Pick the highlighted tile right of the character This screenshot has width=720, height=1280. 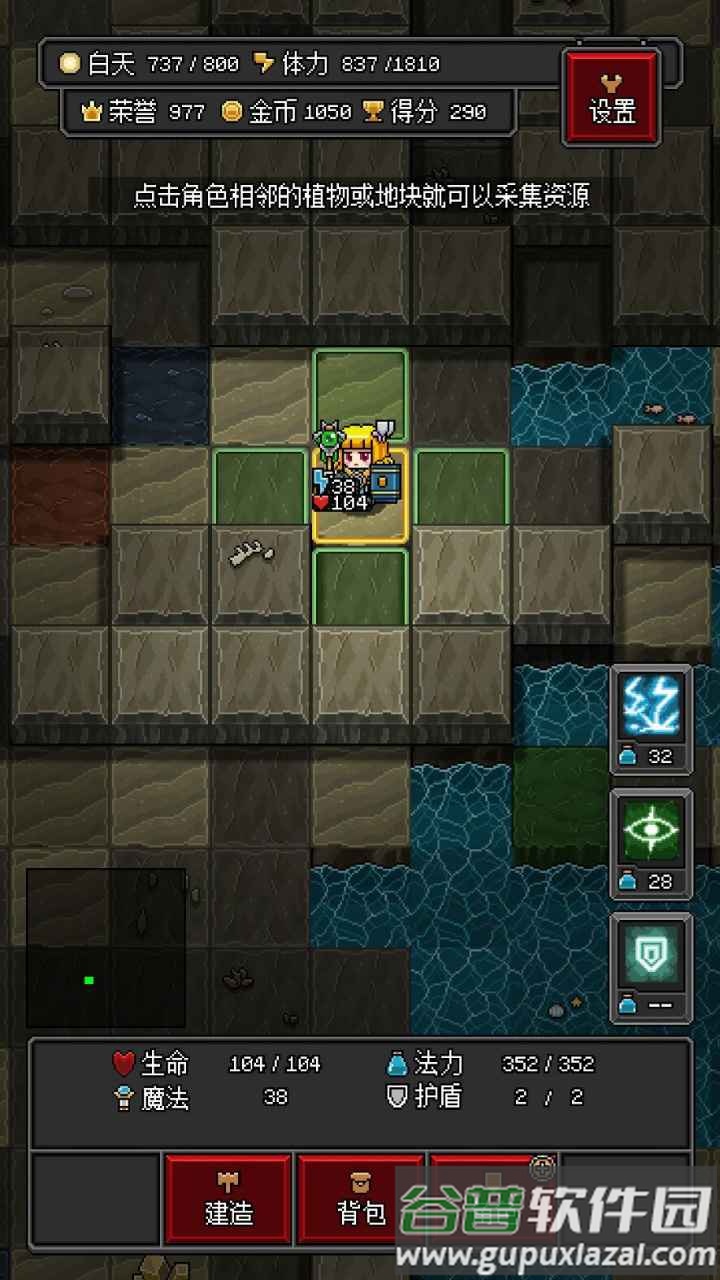pos(461,489)
